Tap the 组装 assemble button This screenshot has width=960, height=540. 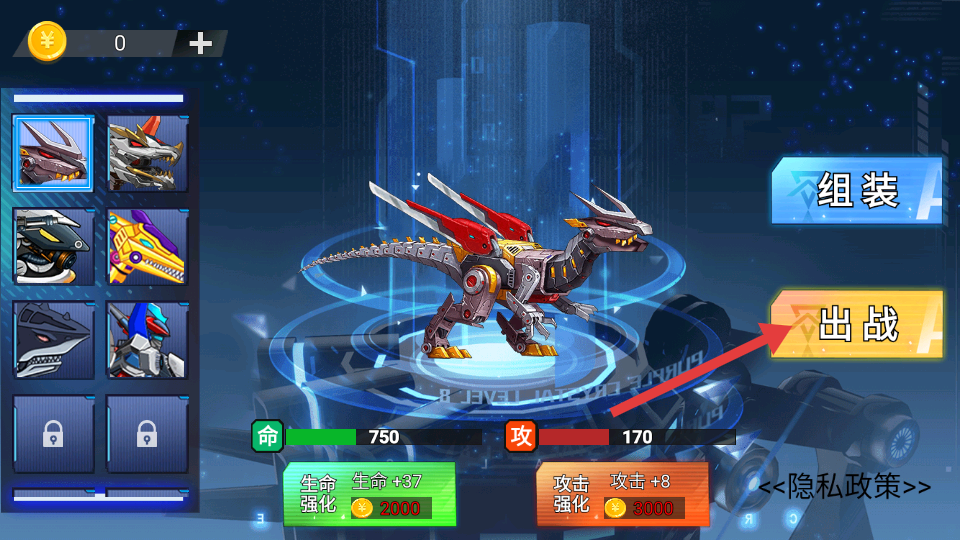(858, 190)
